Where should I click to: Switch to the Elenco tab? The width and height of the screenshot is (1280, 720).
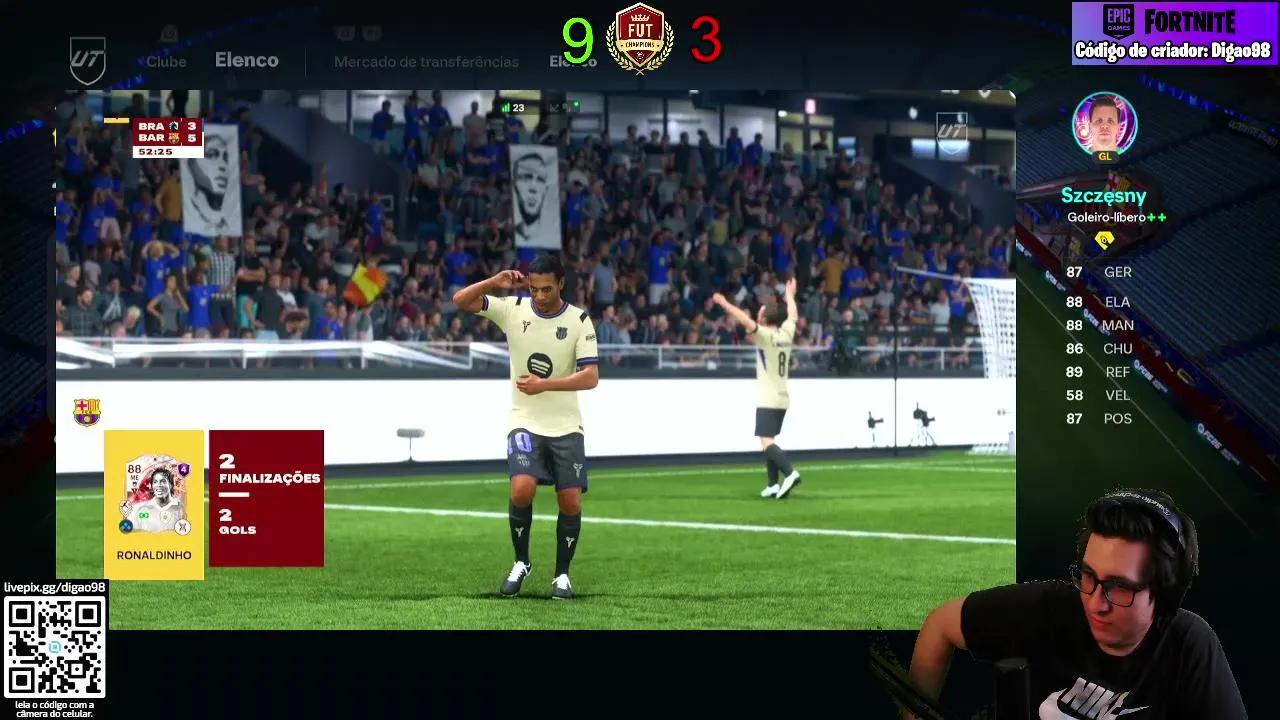coord(247,60)
